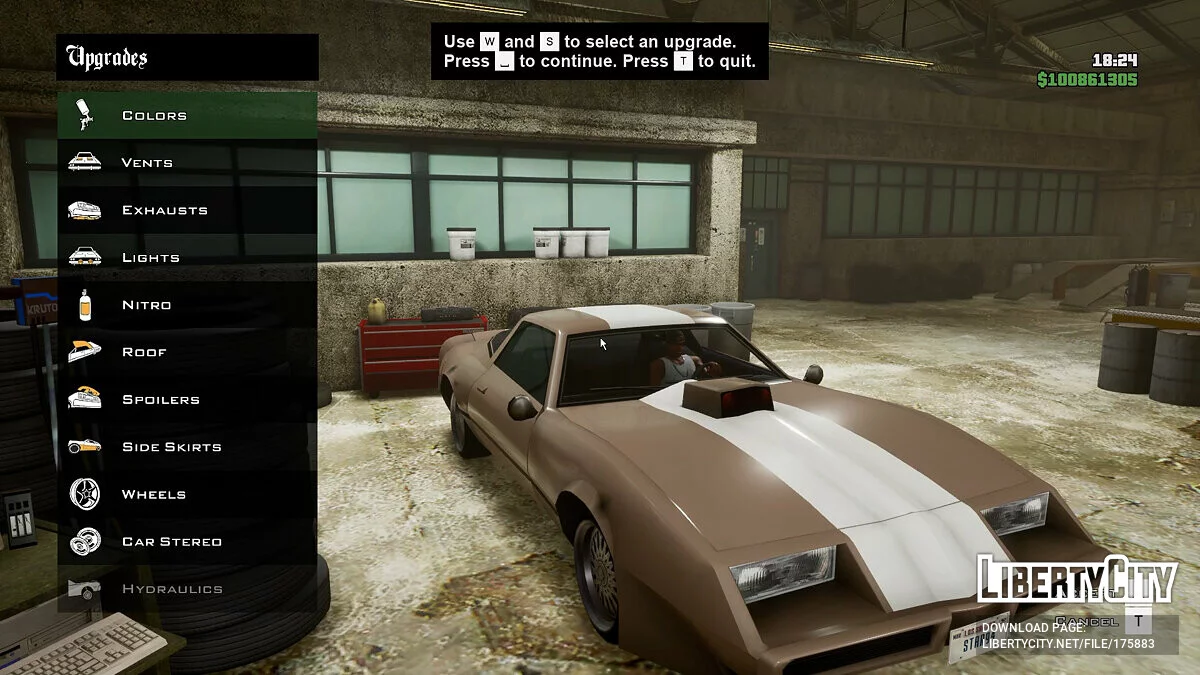
Task: Open the Roof upgrade options
Action: pos(144,352)
